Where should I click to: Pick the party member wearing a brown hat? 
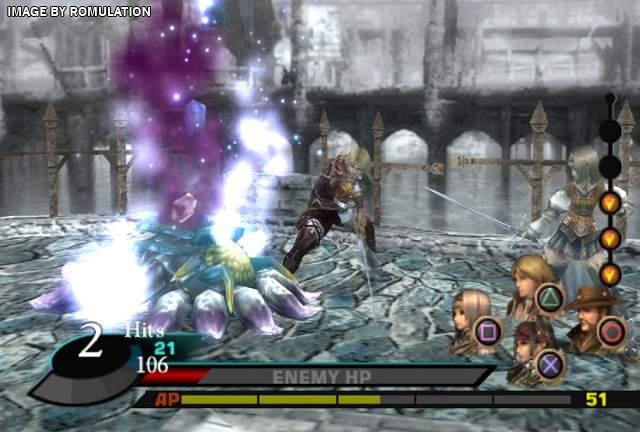[592, 317]
